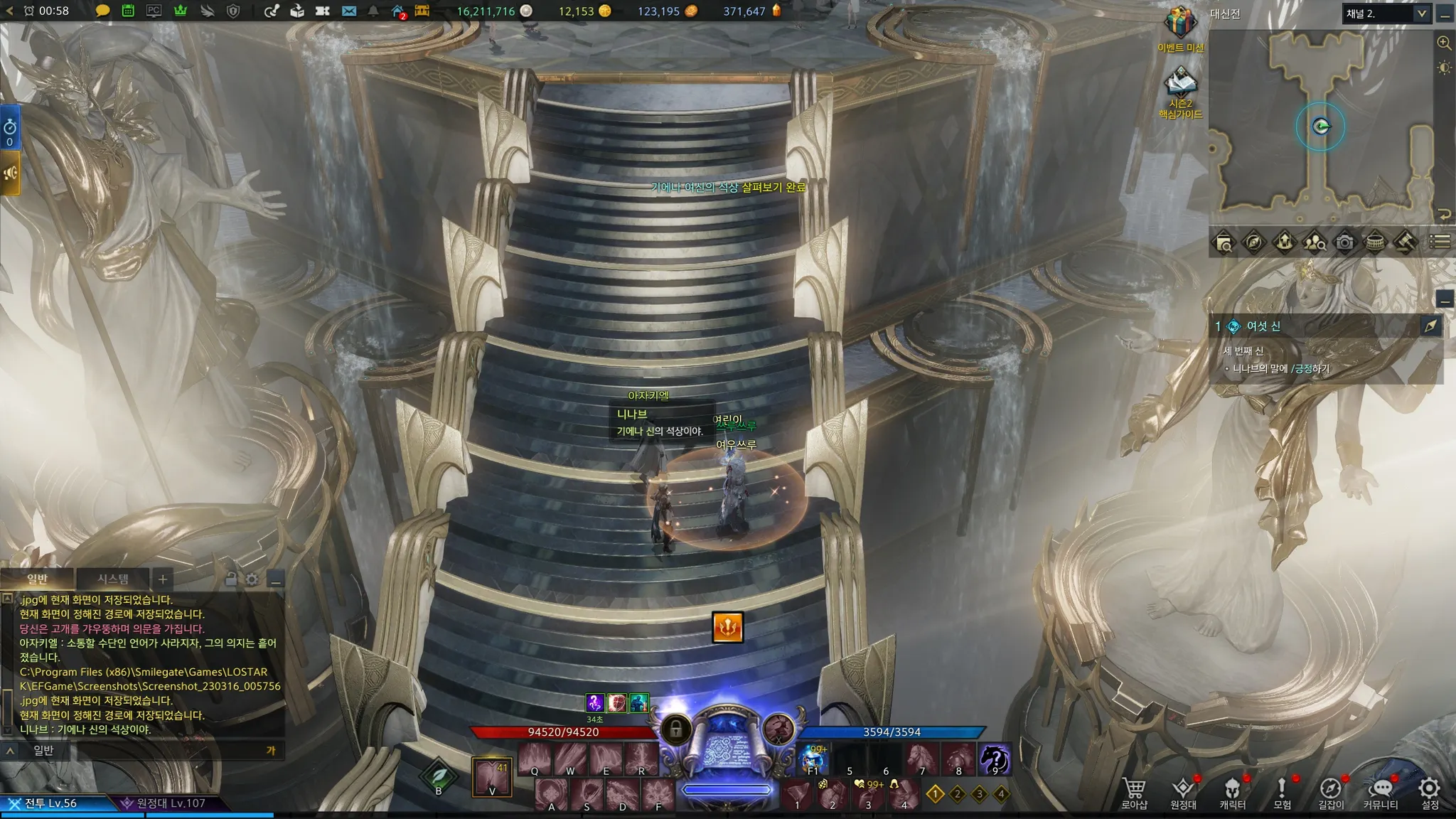This screenshot has width=1456, height=819.
Task: Open the 채널 2 channel dropdown
Action: [x=1386, y=14]
